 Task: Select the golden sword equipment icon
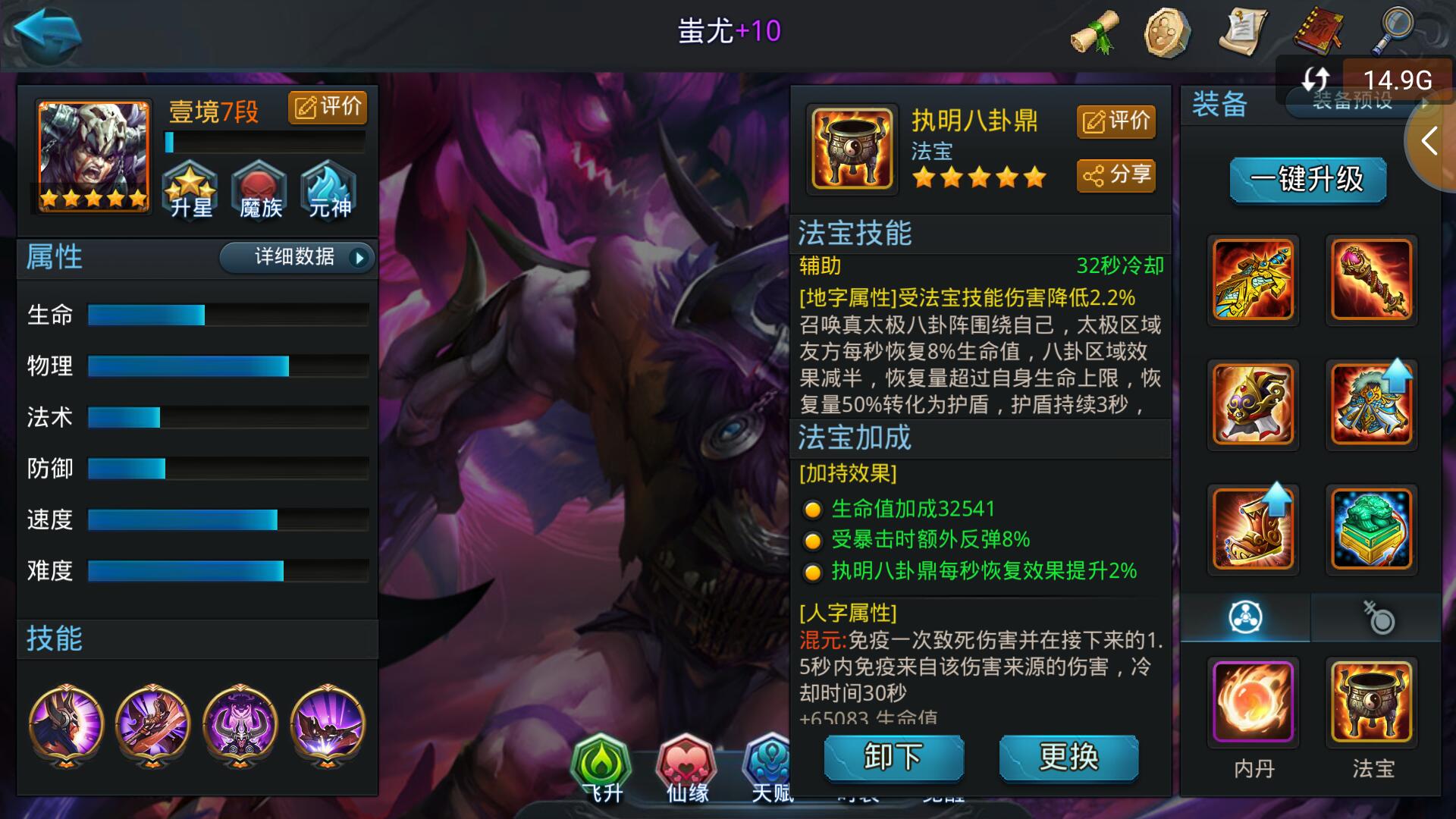(1253, 281)
